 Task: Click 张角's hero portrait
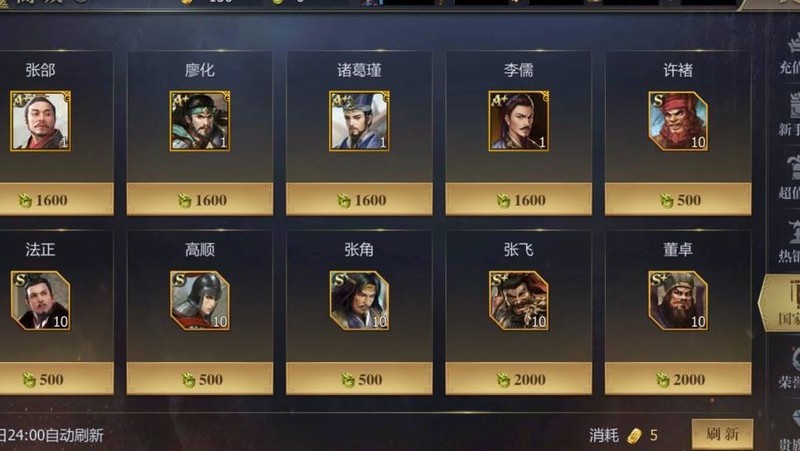(x=359, y=300)
